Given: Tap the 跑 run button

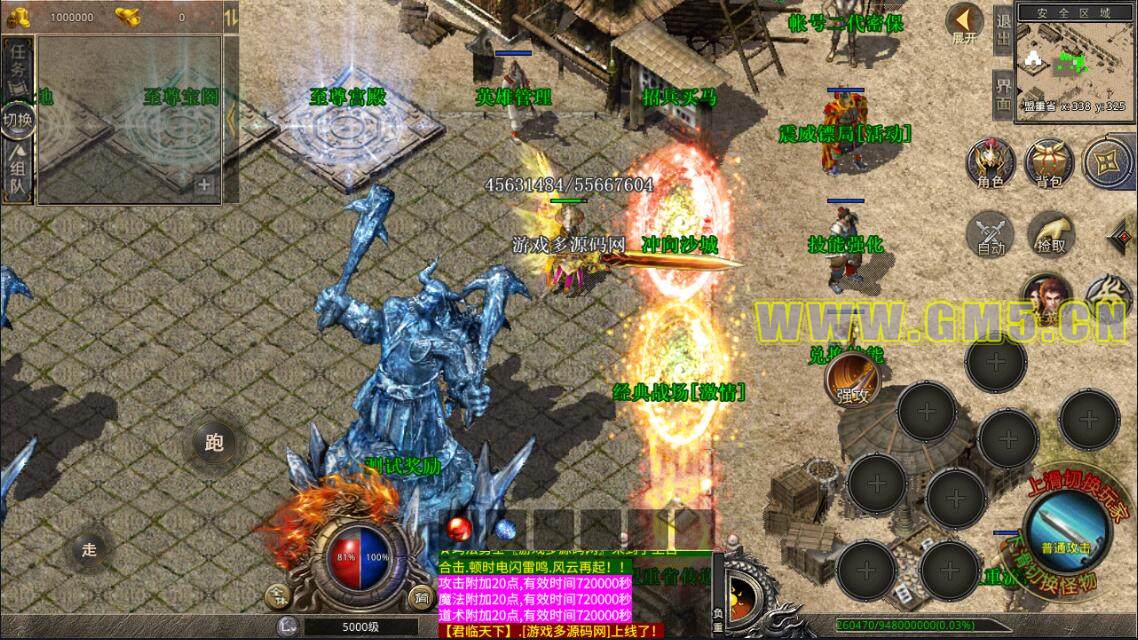Looking at the screenshot, I should pyautogui.click(x=213, y=442).
